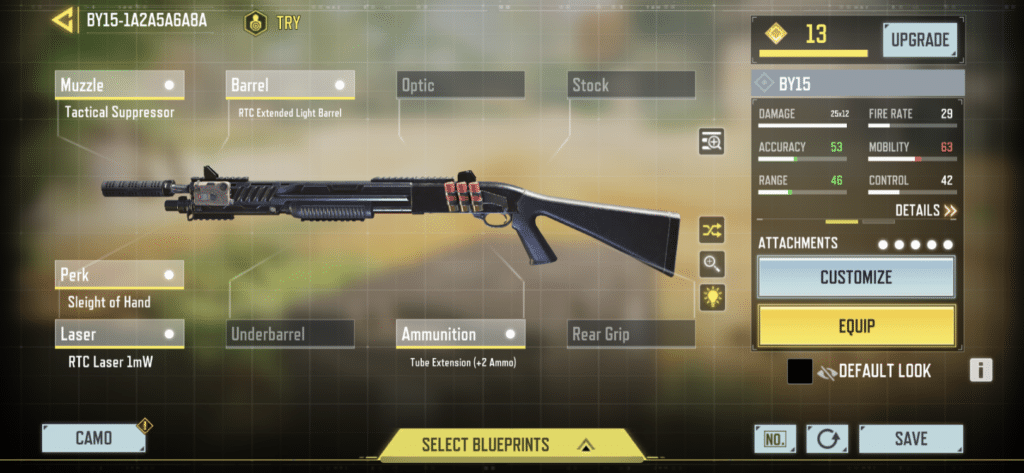The height and width of the screenshot is (473, 1024).
Task: Save the current loadout build
Action: [910, 438]
